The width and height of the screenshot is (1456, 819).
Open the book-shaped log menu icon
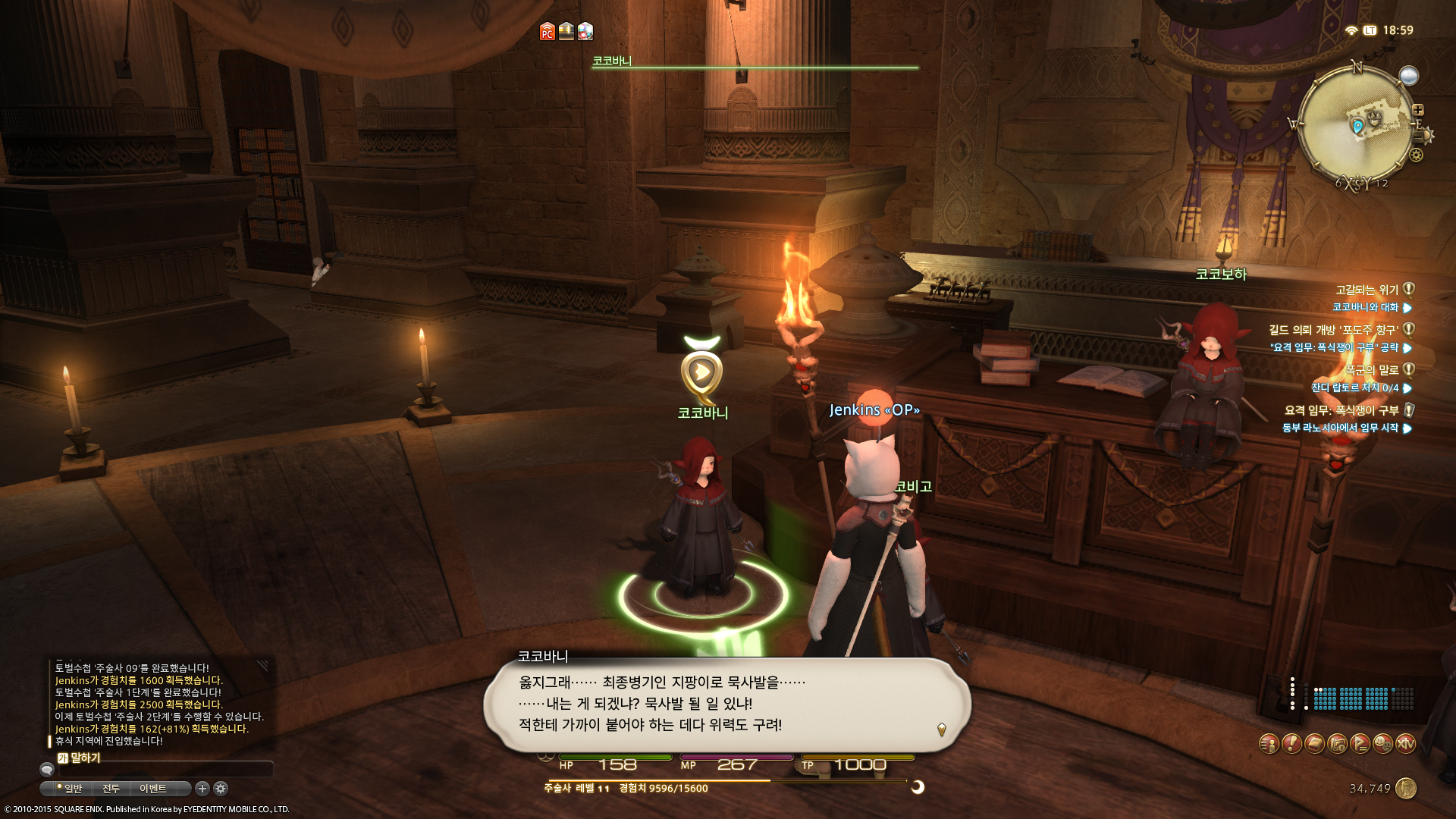tap(1314, 744)
